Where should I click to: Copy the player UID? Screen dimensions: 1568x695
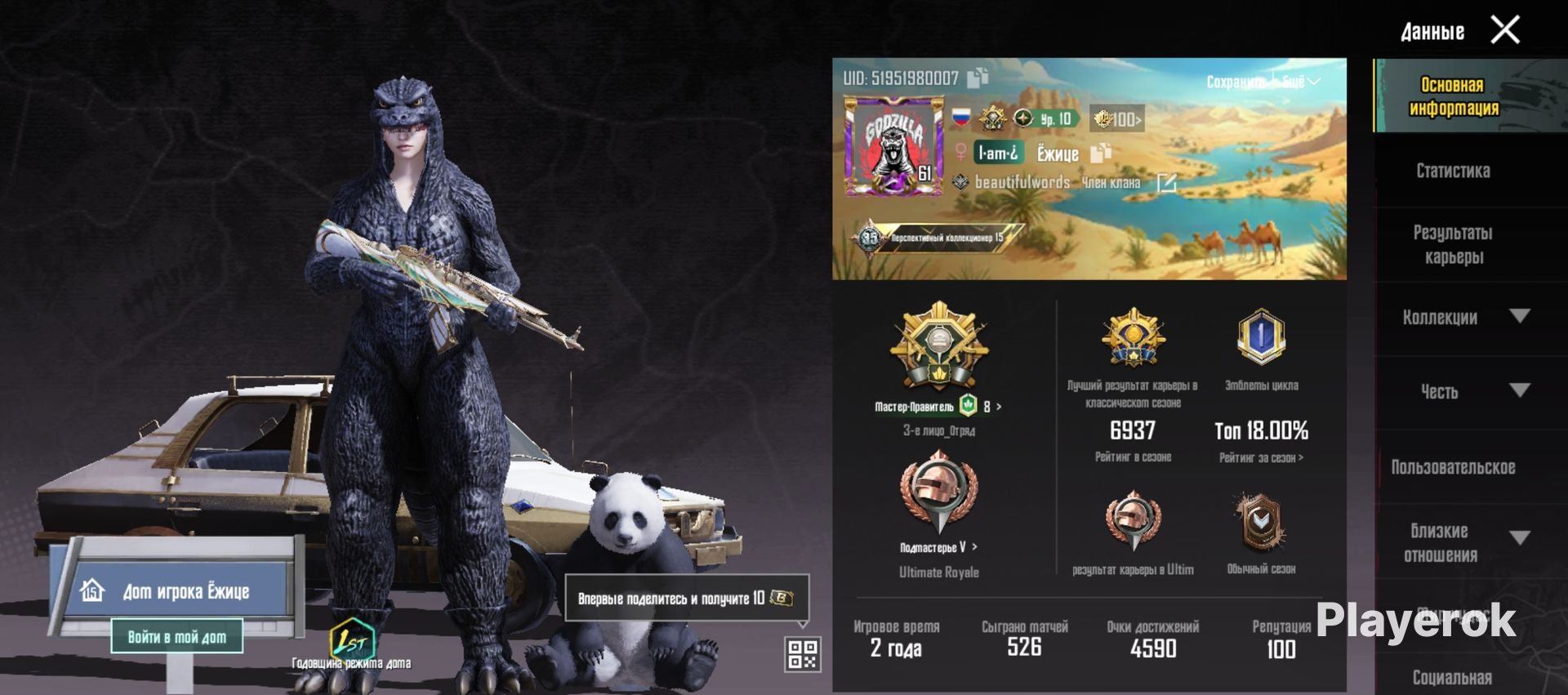point(978,78)
